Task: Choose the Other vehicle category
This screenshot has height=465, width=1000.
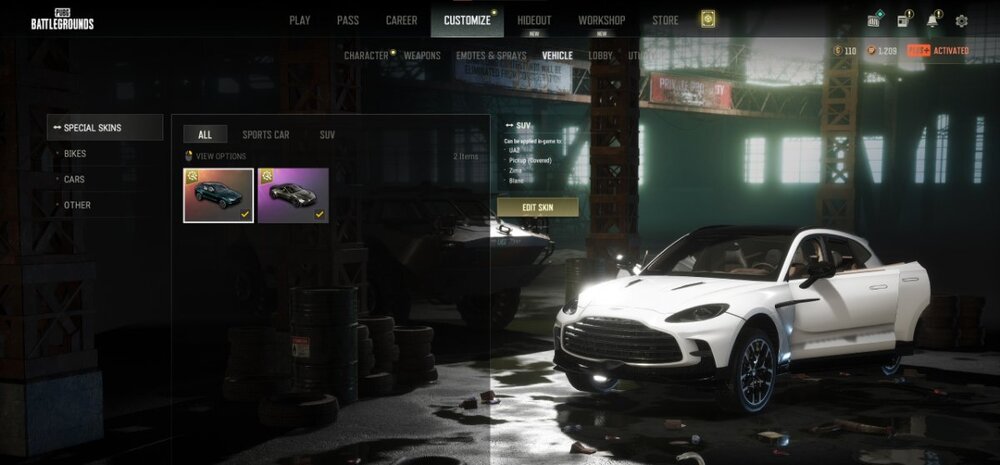Action: tap(77, 205)
